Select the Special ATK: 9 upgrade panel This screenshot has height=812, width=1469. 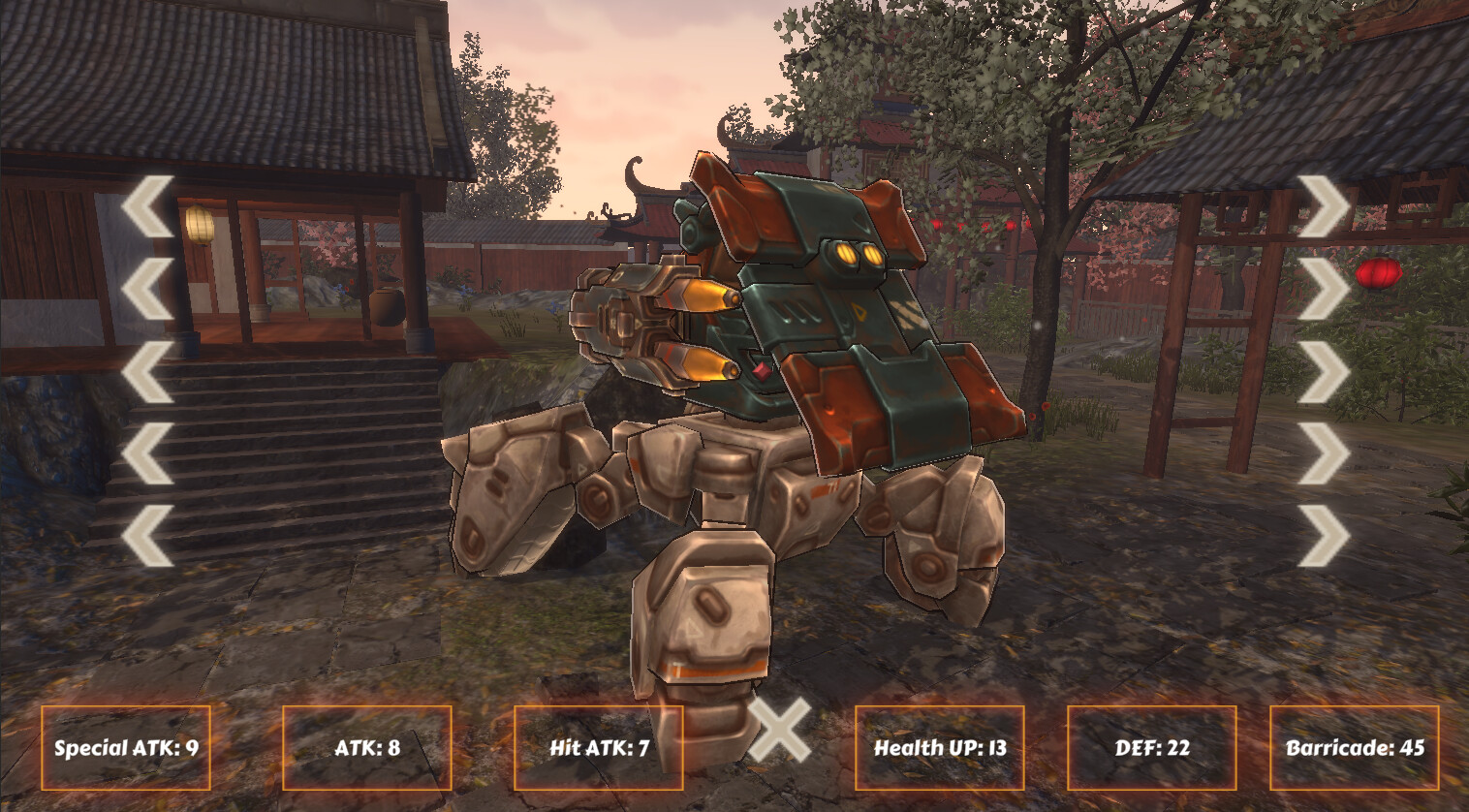click(x=126, y=748)
